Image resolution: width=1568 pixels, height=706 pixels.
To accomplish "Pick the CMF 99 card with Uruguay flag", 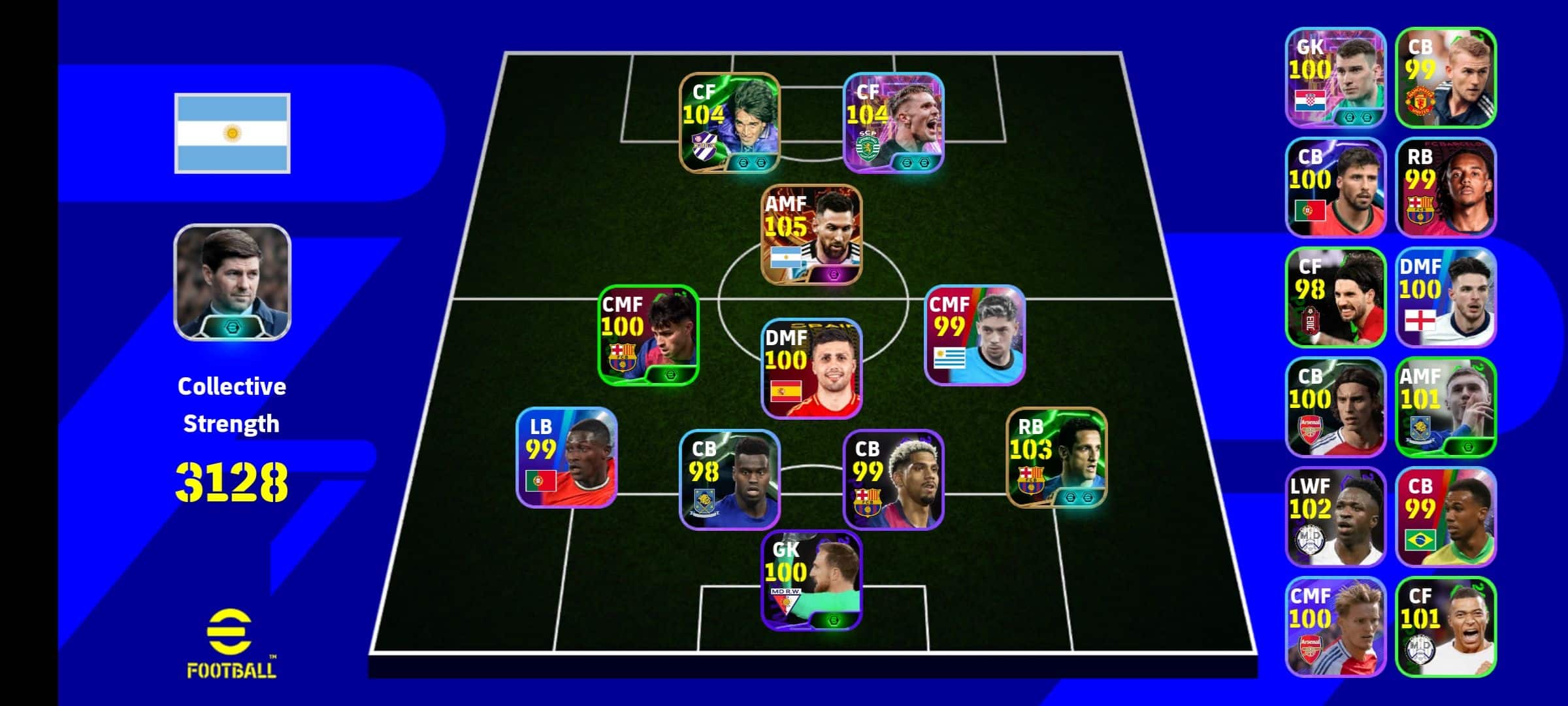I will (x=975, y=335).
